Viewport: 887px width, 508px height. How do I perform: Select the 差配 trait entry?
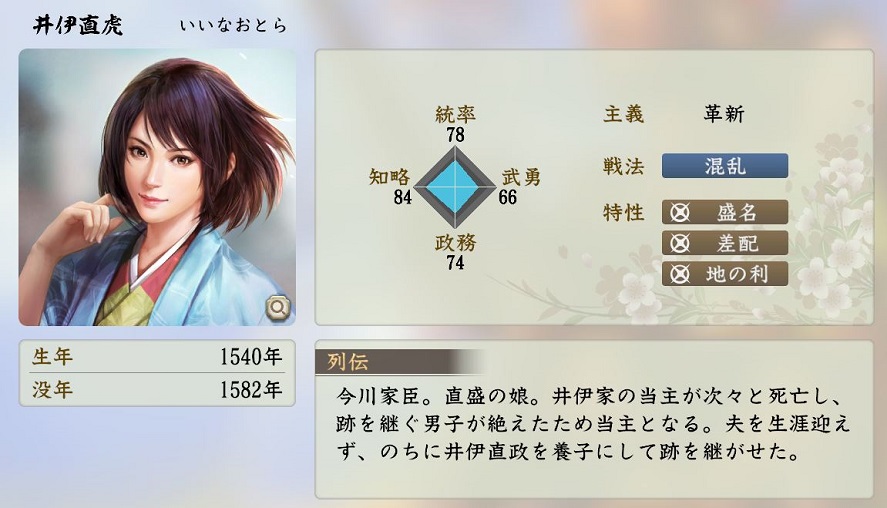point(725,243)
